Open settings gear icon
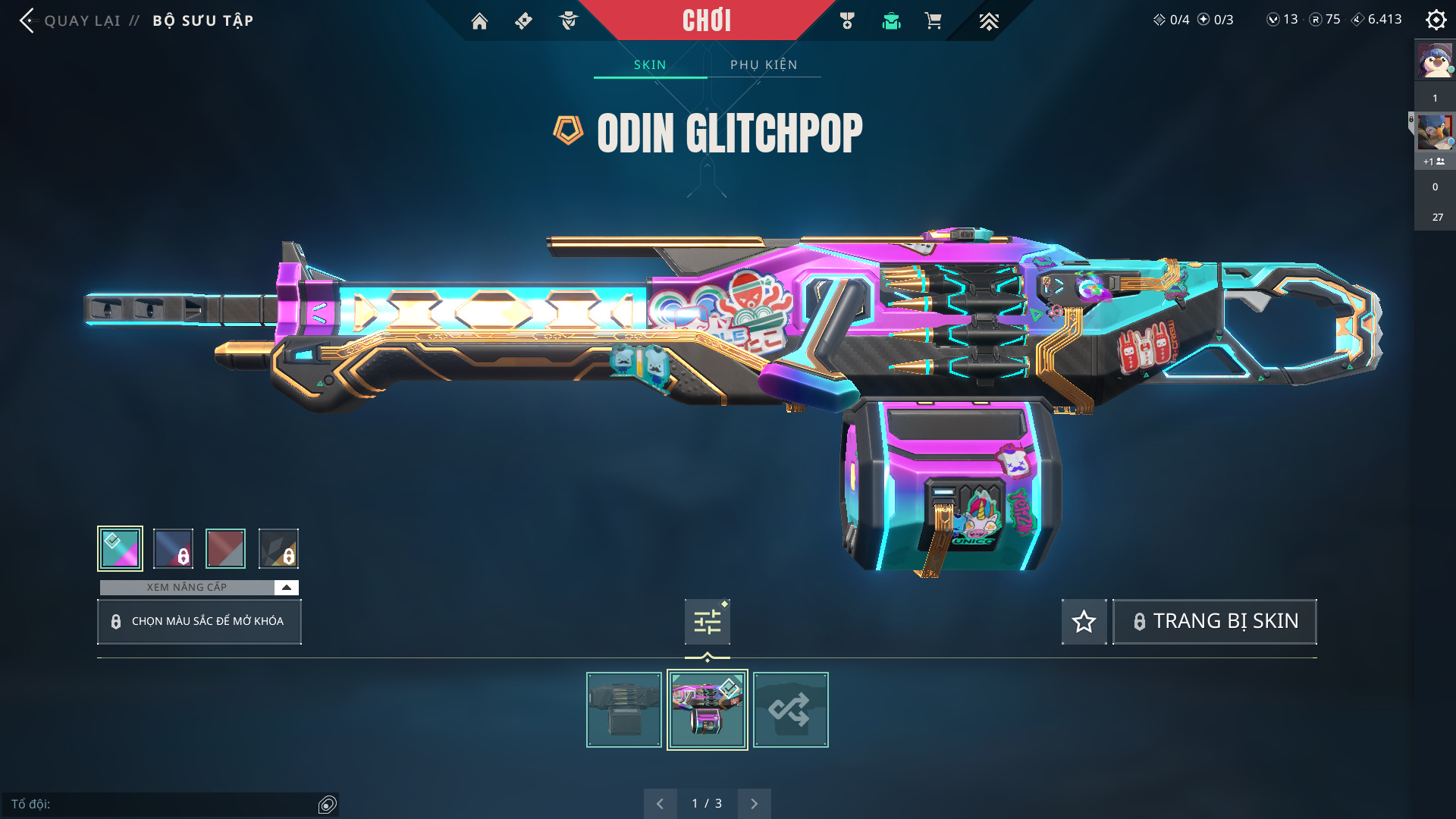The width and height of the screenshot is (1456, 819). [1436, 20]
